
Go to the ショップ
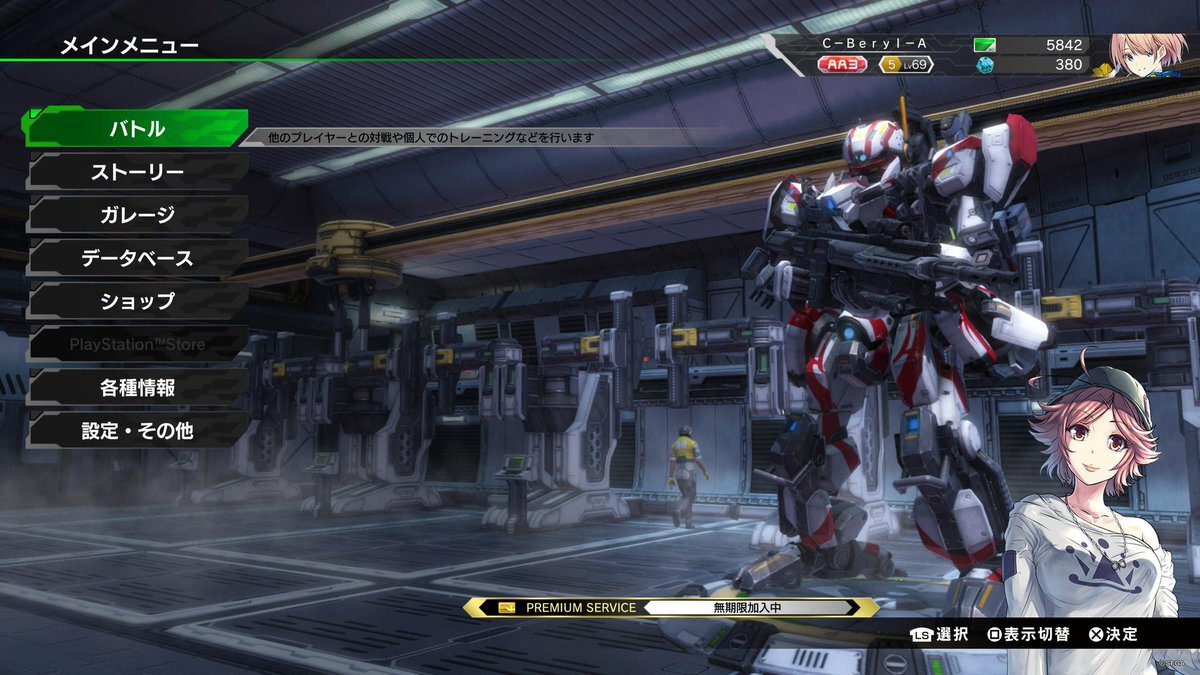tap(137, 301)
